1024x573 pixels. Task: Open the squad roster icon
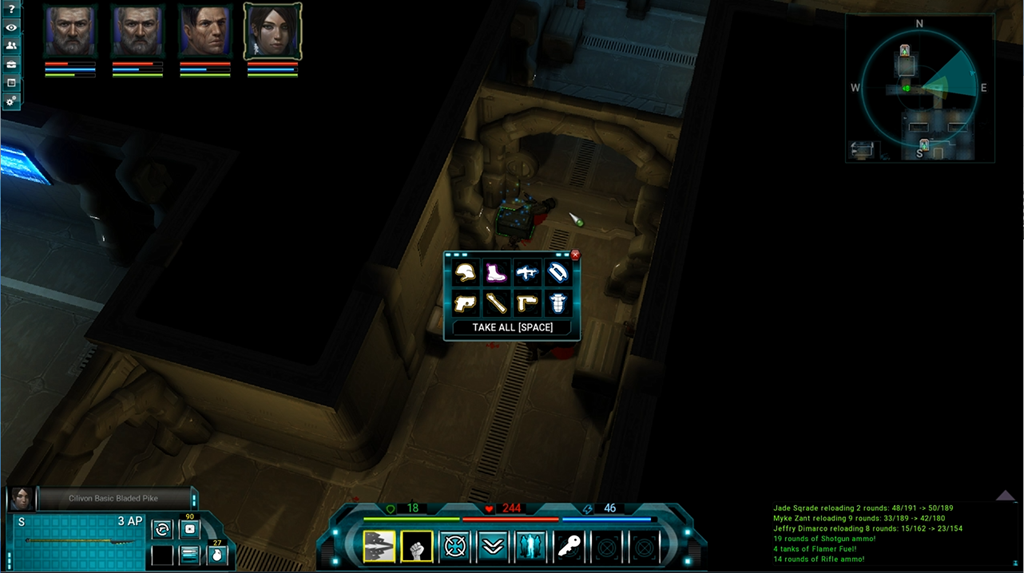(10, 46)
